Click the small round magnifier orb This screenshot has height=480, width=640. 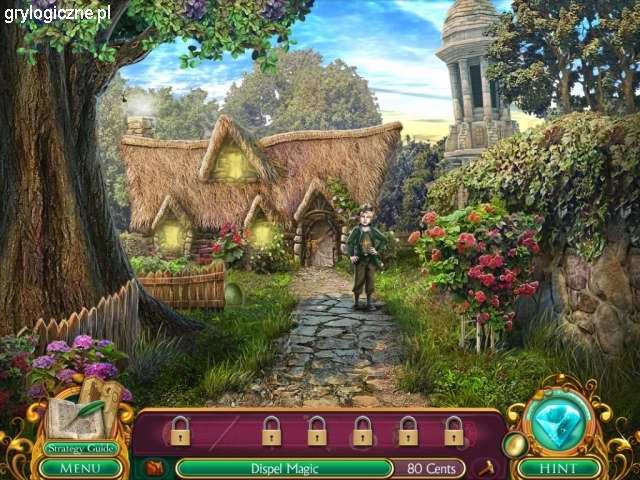pos(515,444)
